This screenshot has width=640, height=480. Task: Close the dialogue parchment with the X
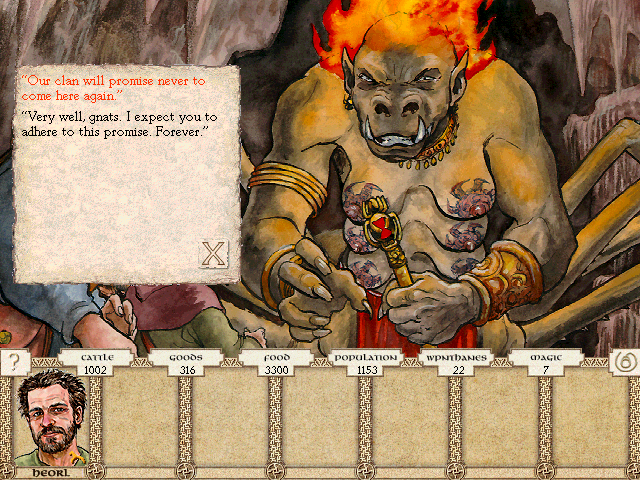click(x=213, y=254)
